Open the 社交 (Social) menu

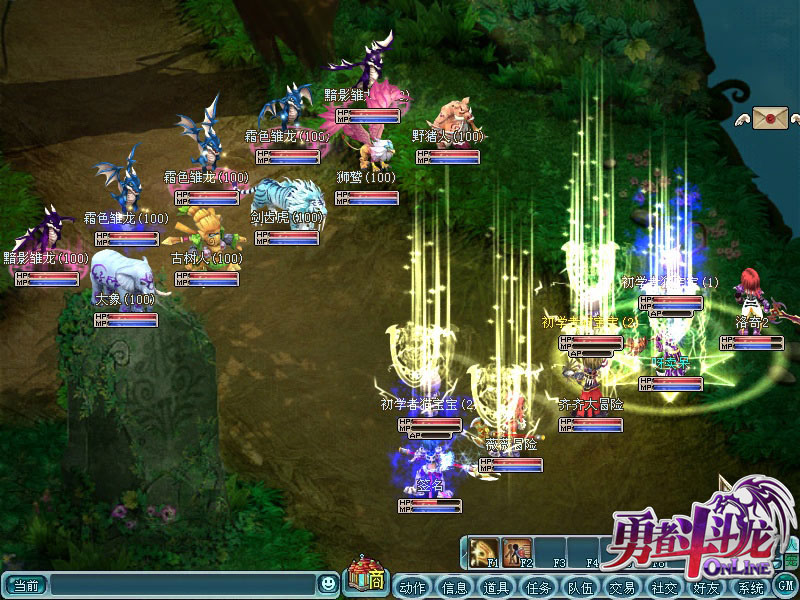[x=664, y=587]
